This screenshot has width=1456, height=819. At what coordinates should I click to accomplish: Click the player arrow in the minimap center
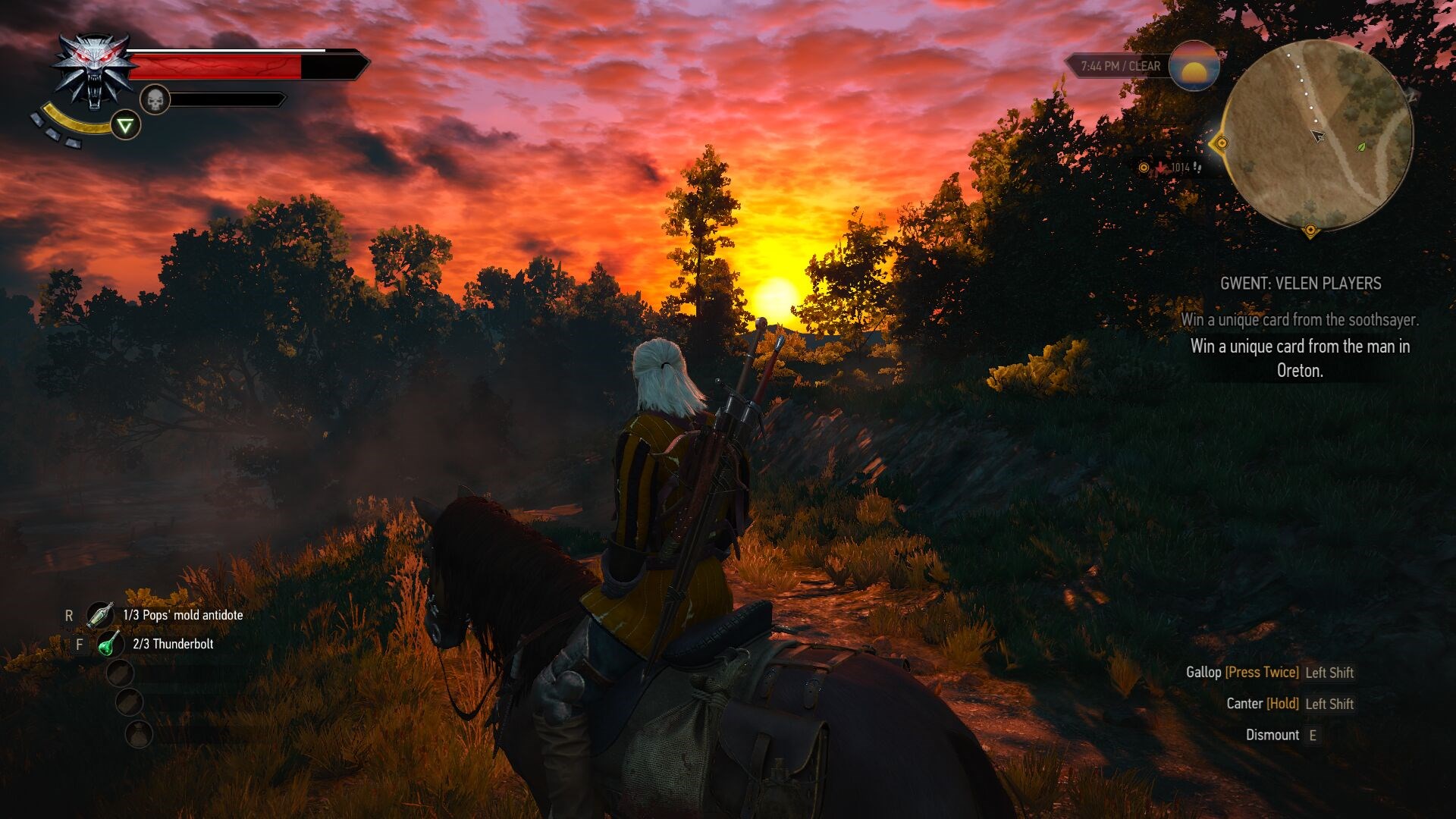pos(1318,135)
